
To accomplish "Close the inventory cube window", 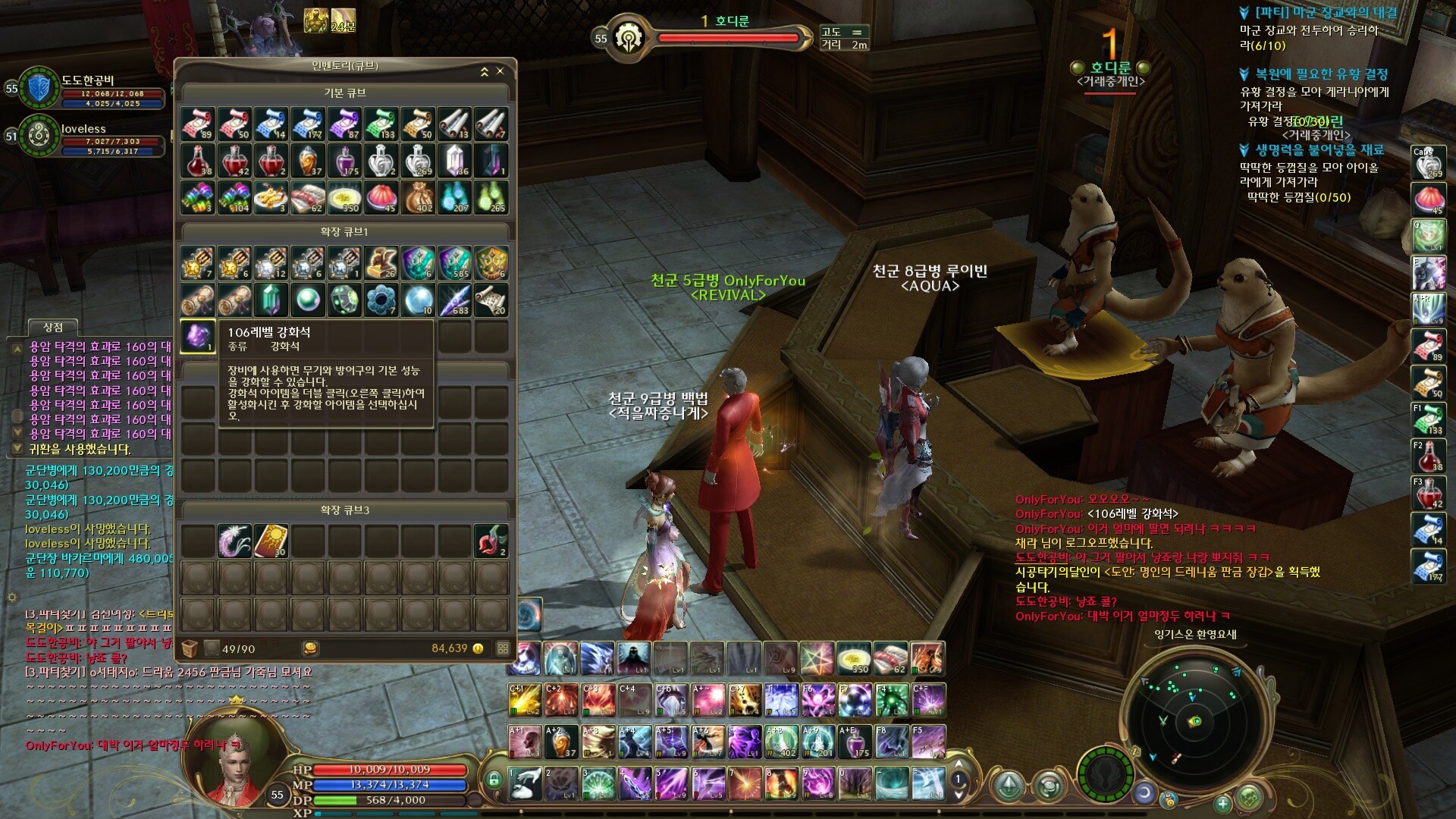I will (x=500, y=71).
